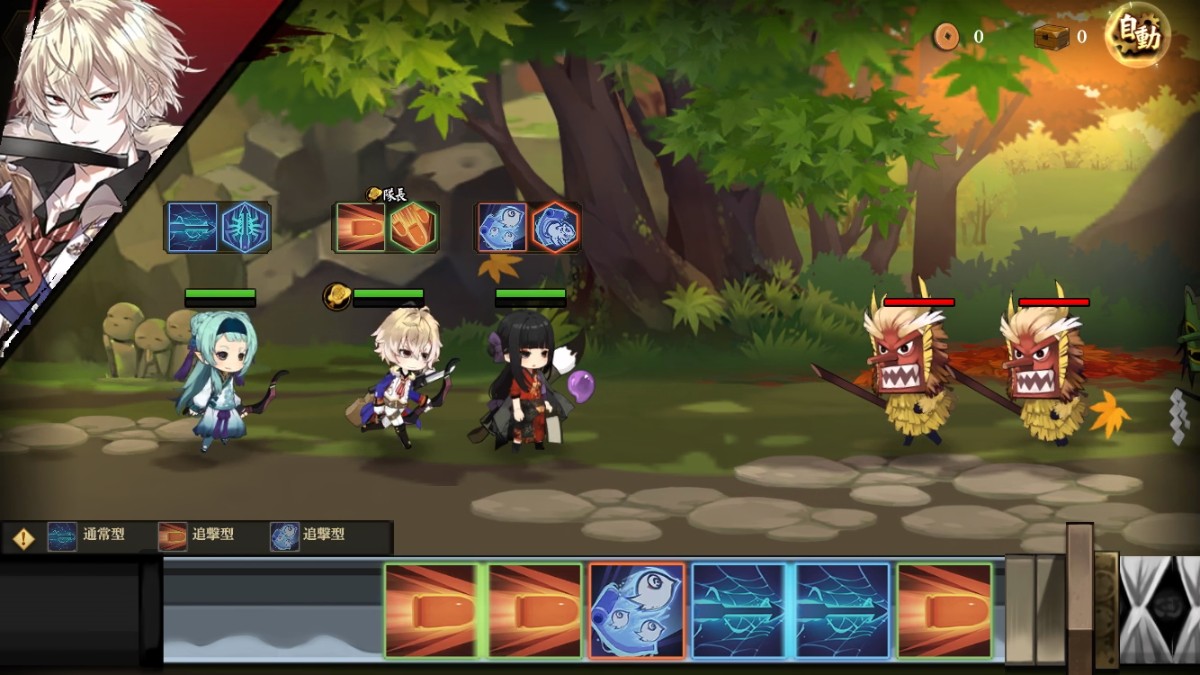Choose the square ghost skill icon above the black-haired girl
The width and height of the screenshot is (1200, 675).
(x=502, y=227)
